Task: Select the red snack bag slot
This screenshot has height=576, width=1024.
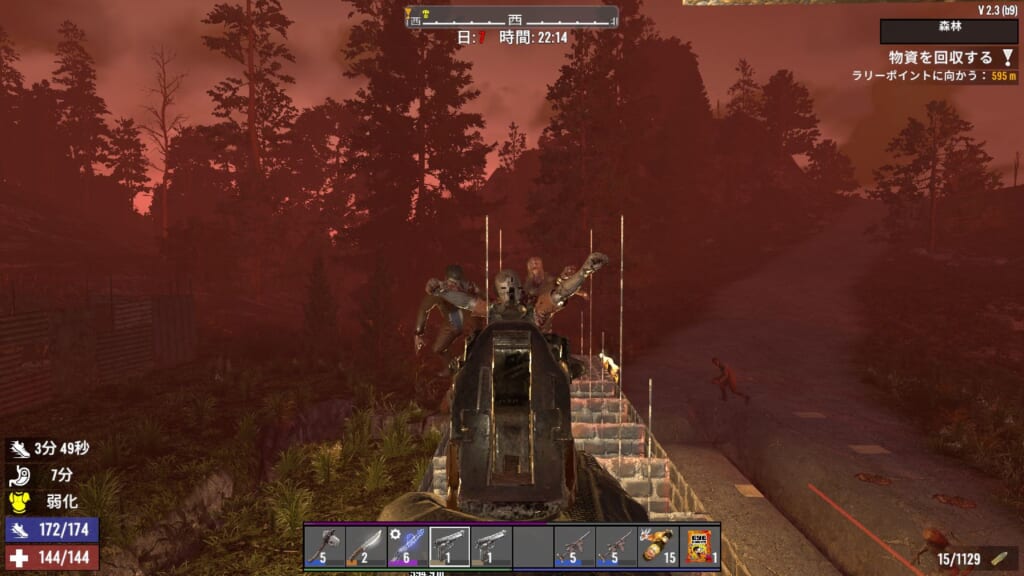Action: (x=699, y=547)
